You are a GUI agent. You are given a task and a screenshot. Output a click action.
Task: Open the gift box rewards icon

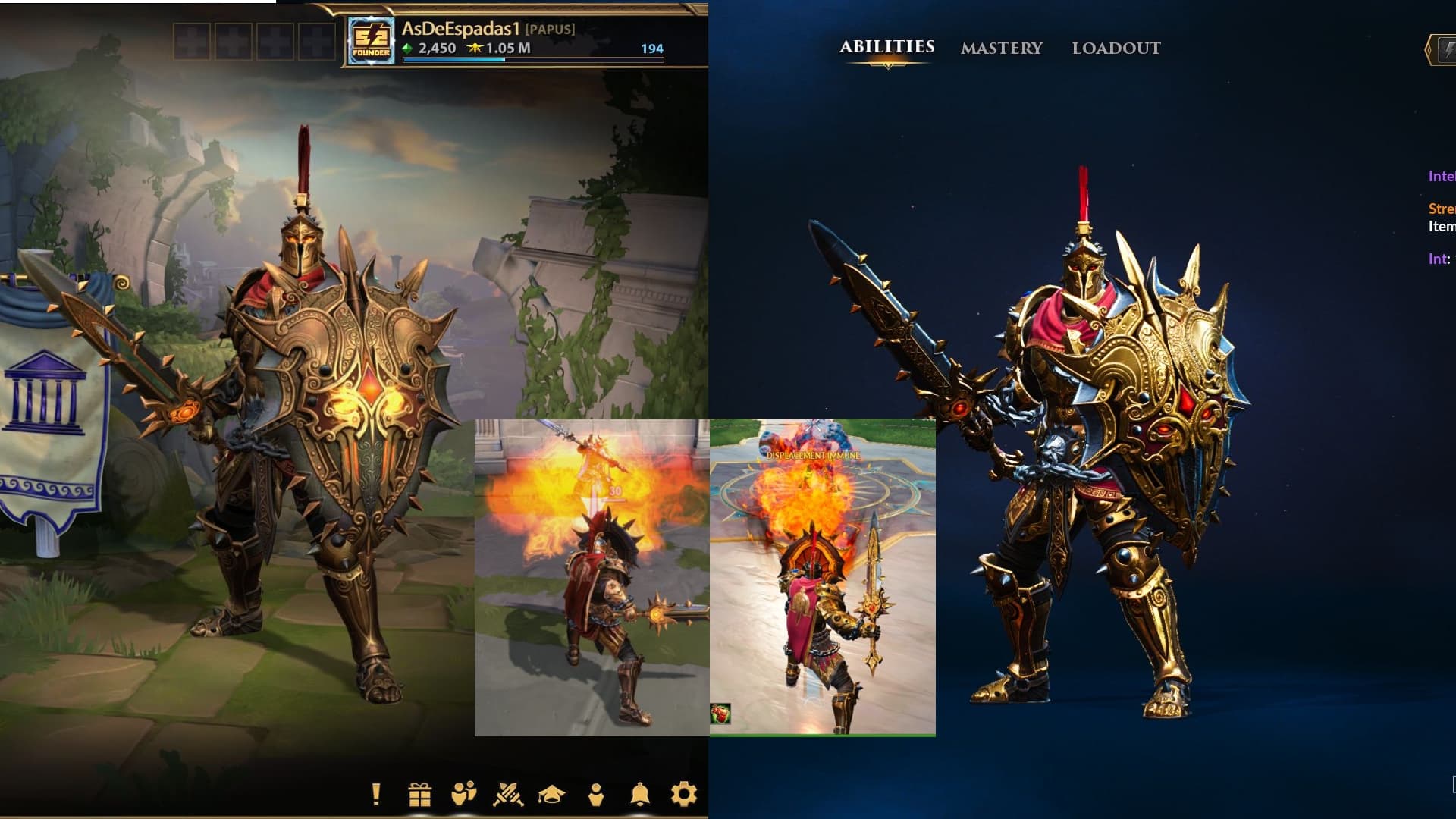coord(419,794)
